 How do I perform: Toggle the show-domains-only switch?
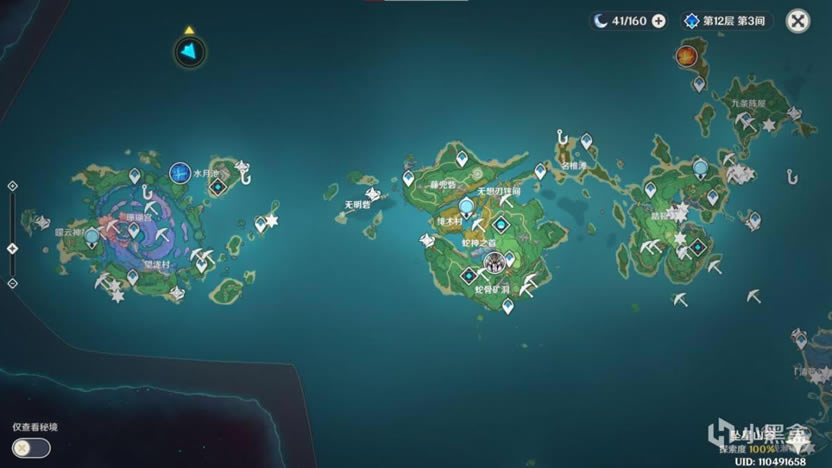(x=32, y=446)
